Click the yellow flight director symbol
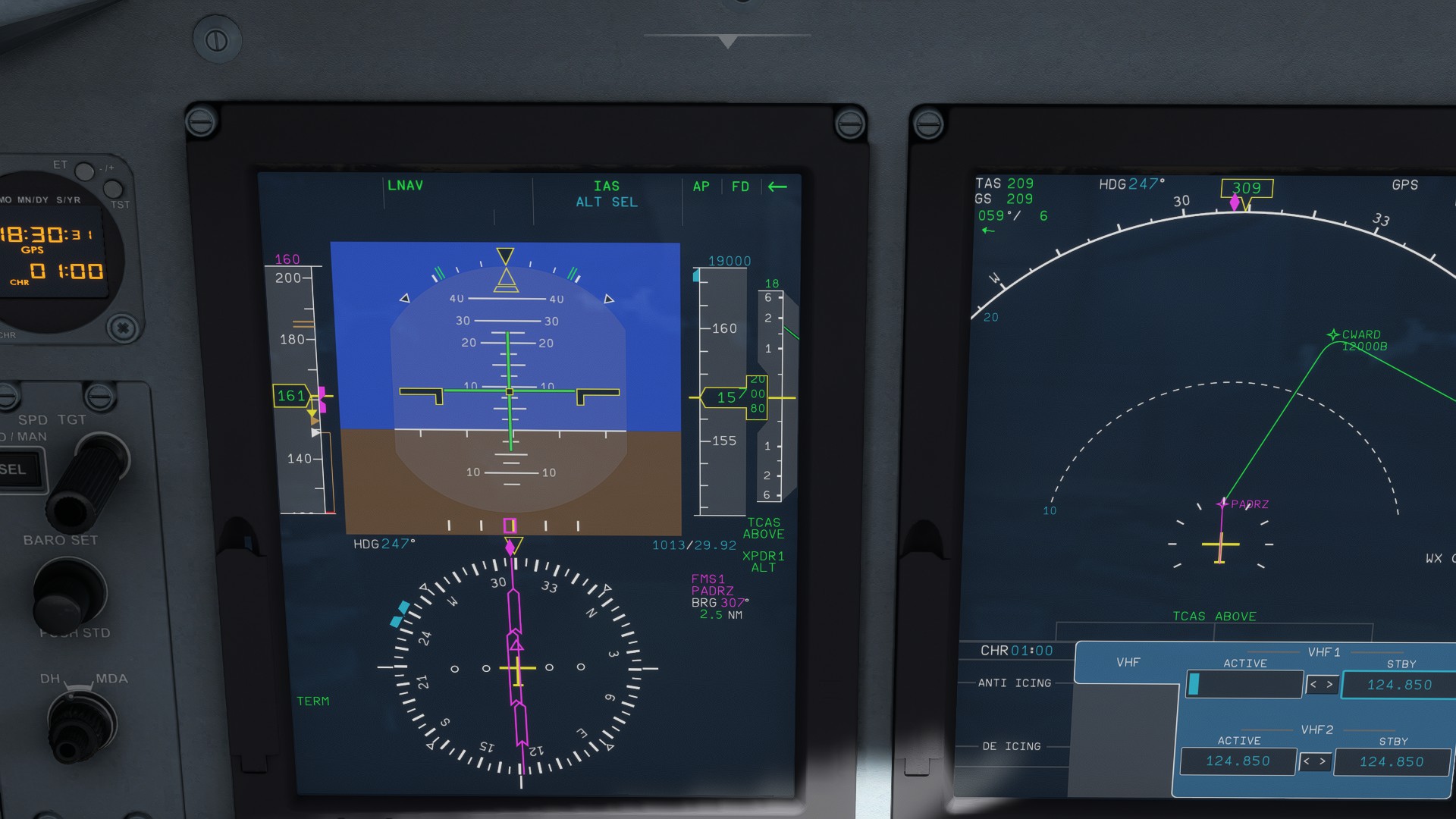 (x=510, y=391)
